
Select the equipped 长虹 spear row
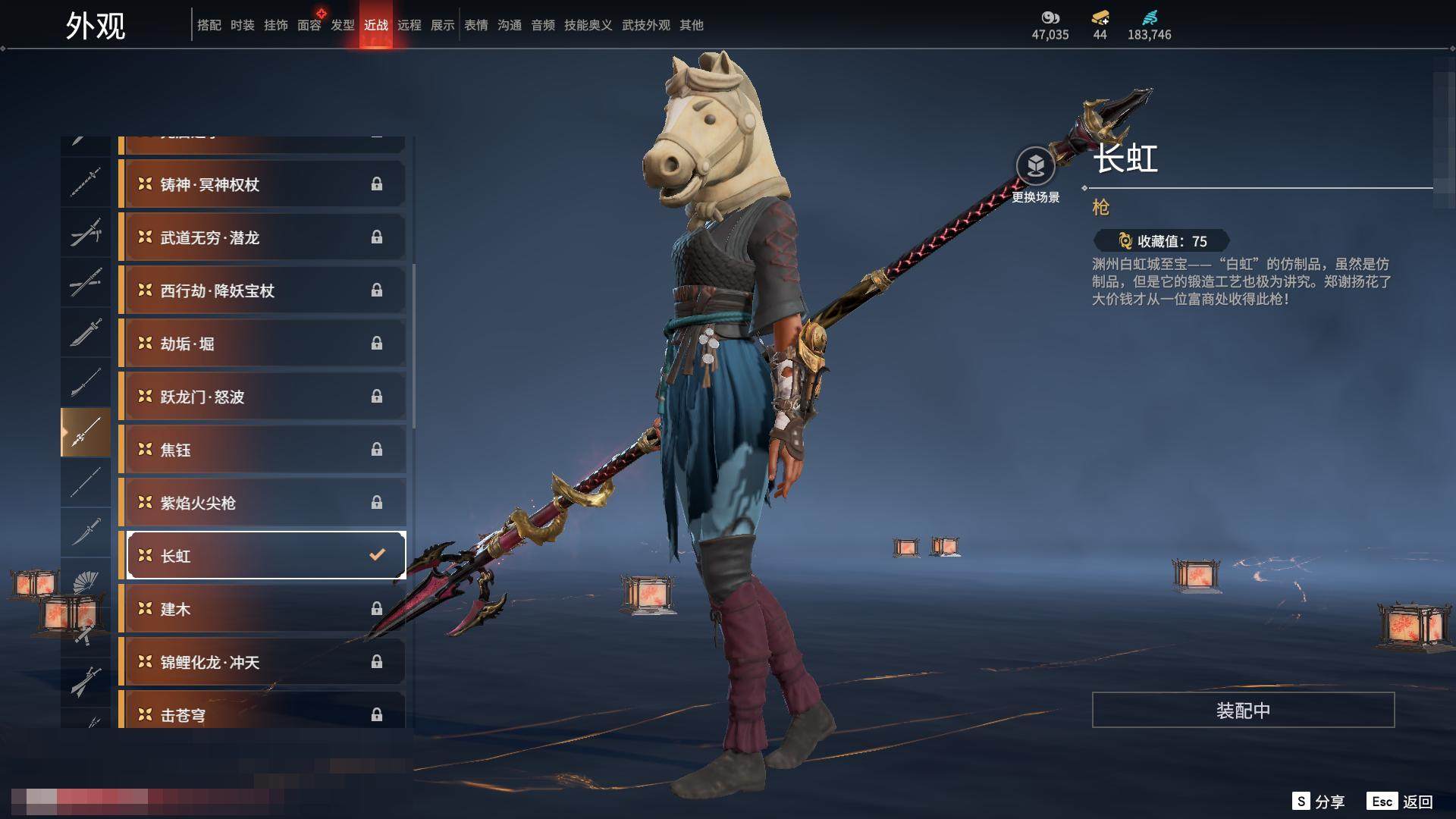262,556
